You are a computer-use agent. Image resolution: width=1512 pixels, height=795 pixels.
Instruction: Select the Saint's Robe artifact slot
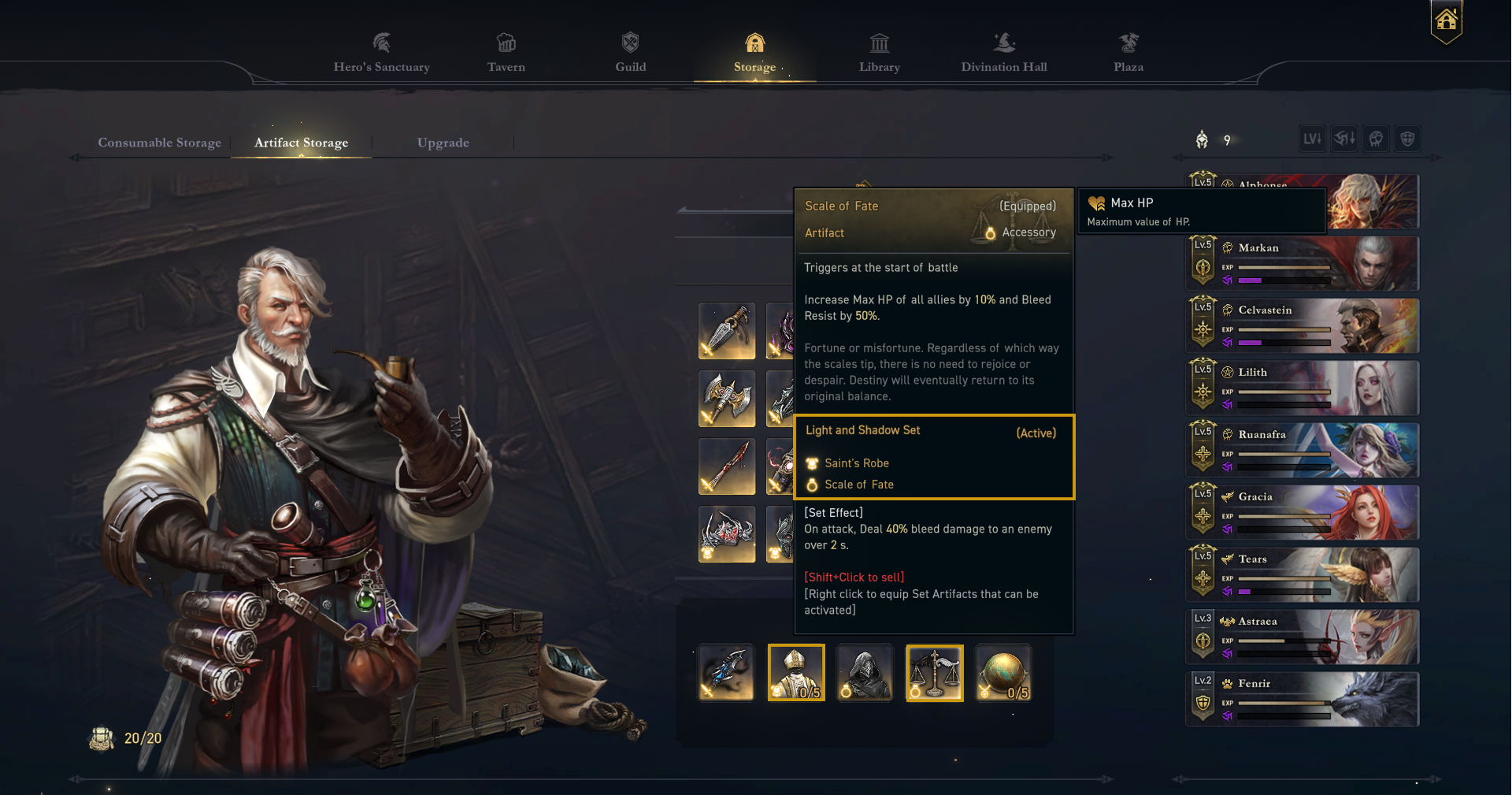click(796, 672)
